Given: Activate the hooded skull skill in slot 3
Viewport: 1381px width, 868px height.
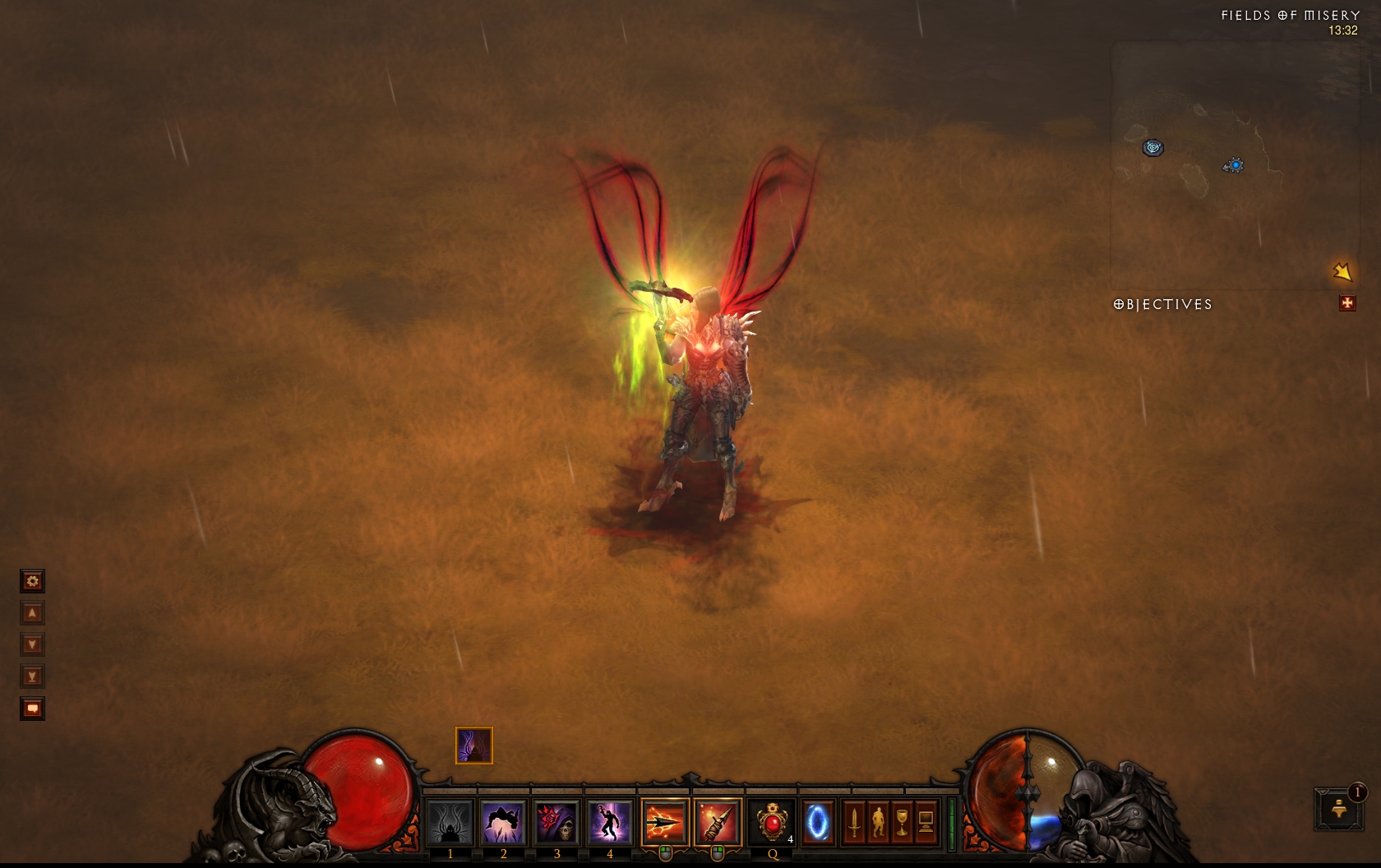Looking at the screenshot, I should pyautogui.click(x=557, y=821).
